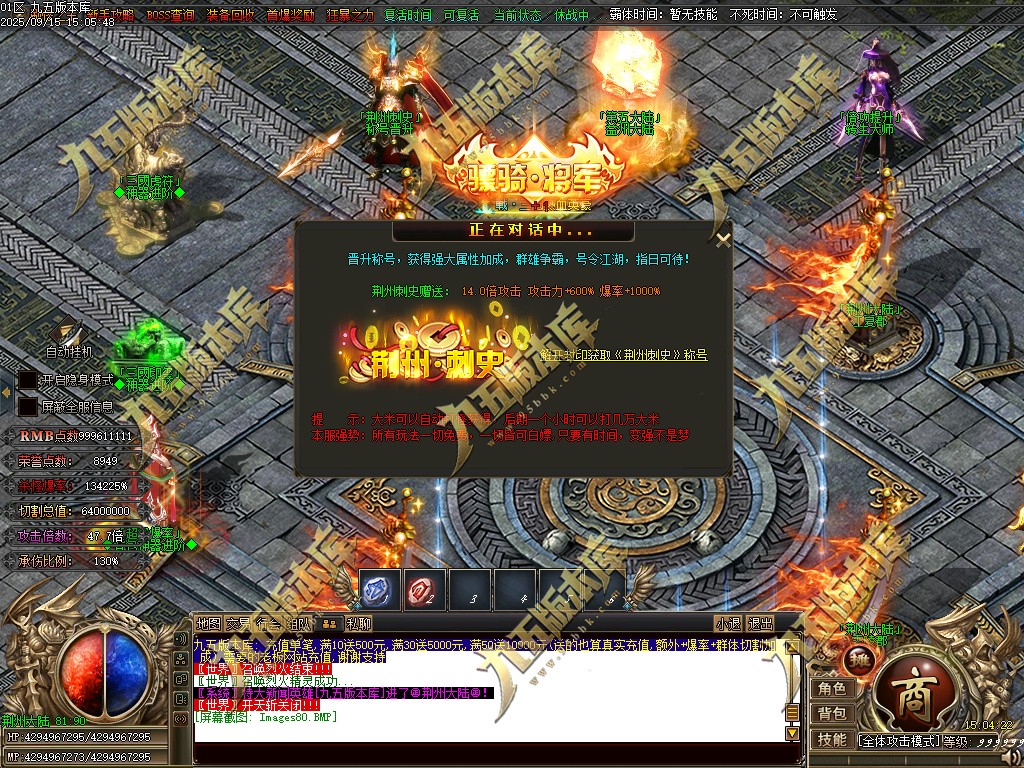
Task: Click the 退出 exit button
Action: (761, 624)
